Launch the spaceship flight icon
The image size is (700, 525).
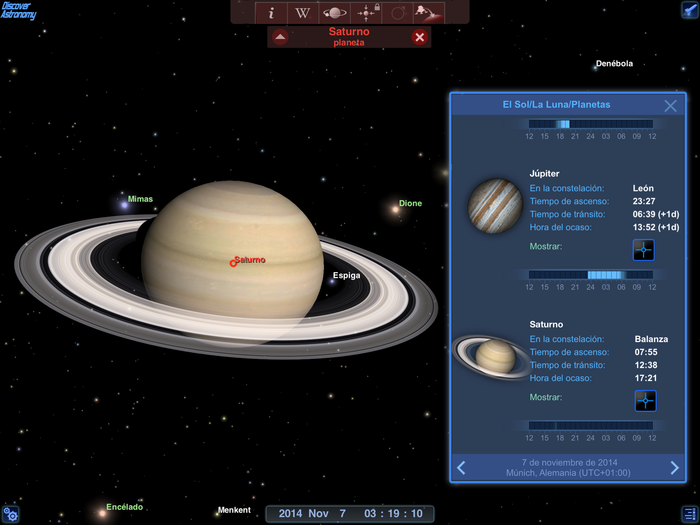point(430,13)
